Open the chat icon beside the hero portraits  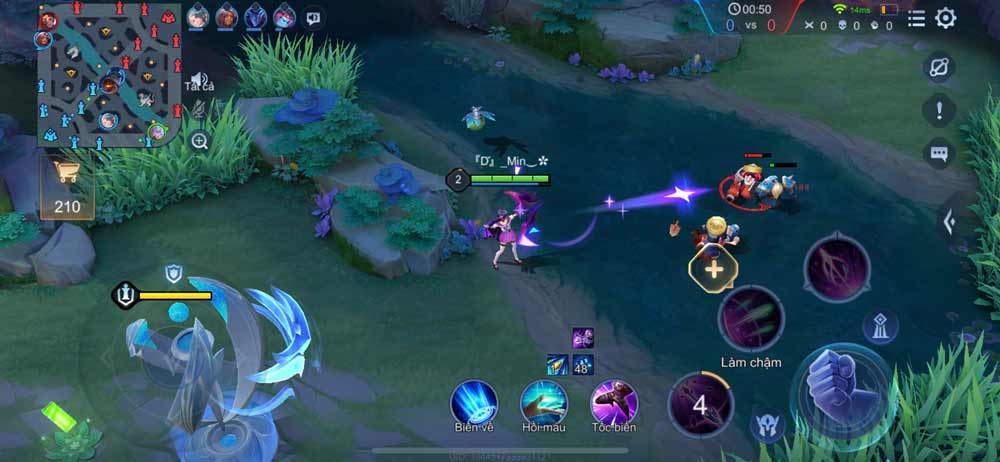[x=313, y=17]
